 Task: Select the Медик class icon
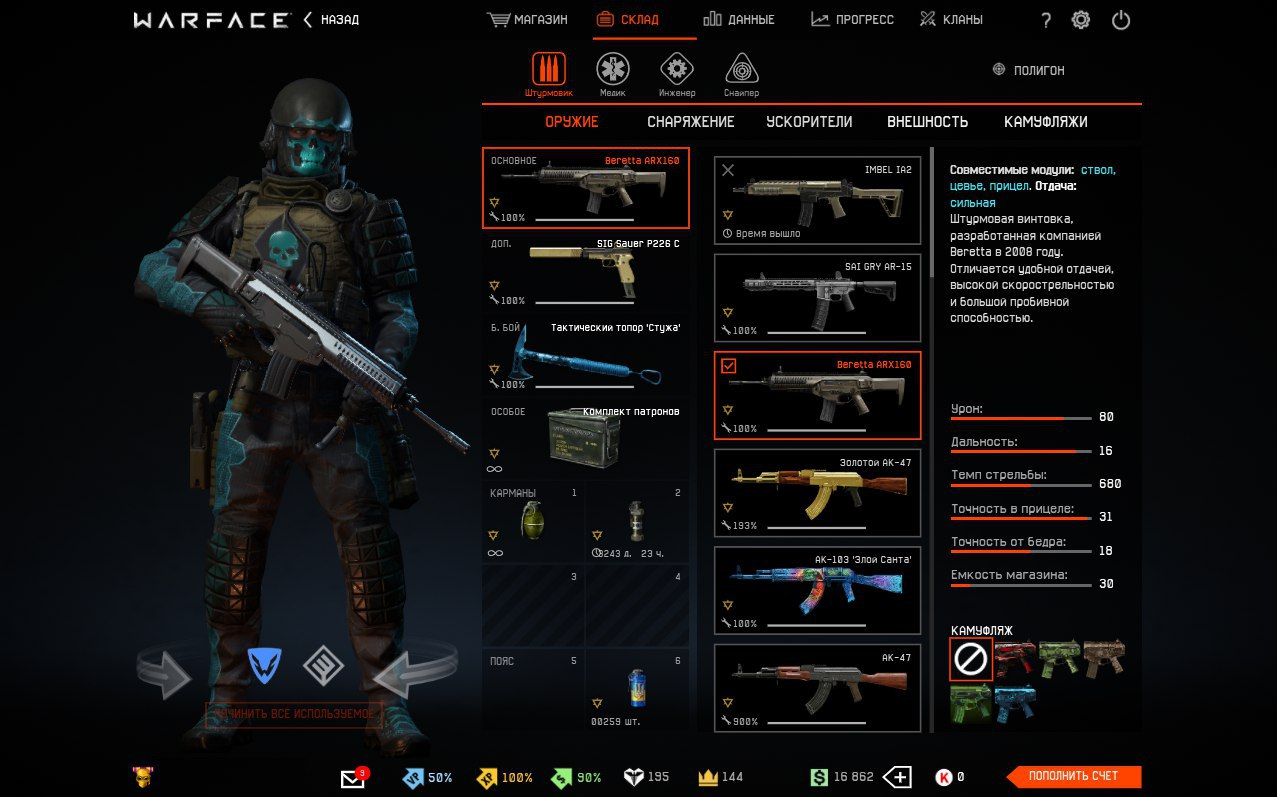point(613,74)
